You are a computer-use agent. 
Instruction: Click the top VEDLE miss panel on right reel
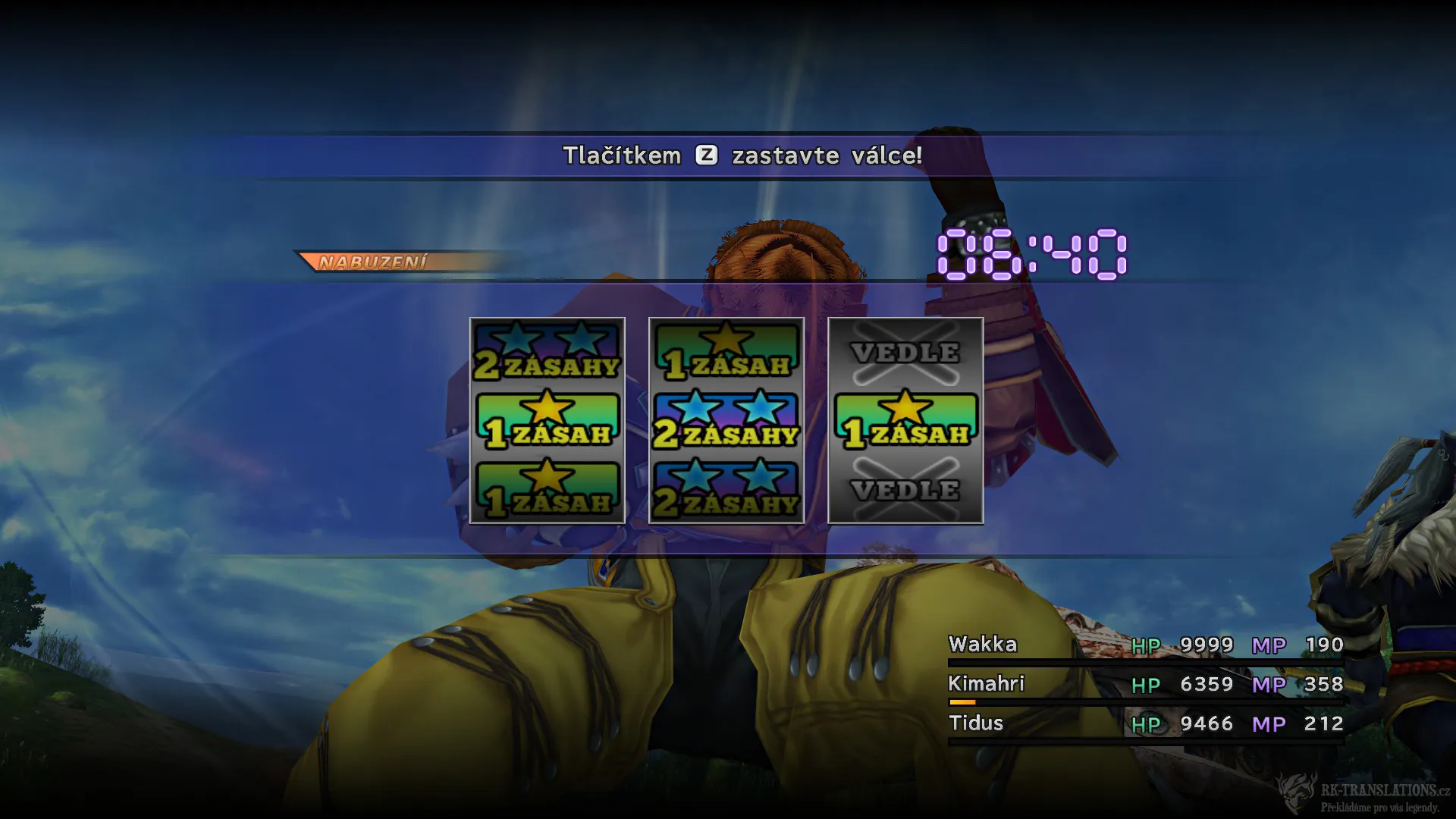pyautogui.click(x=904, y=353)
